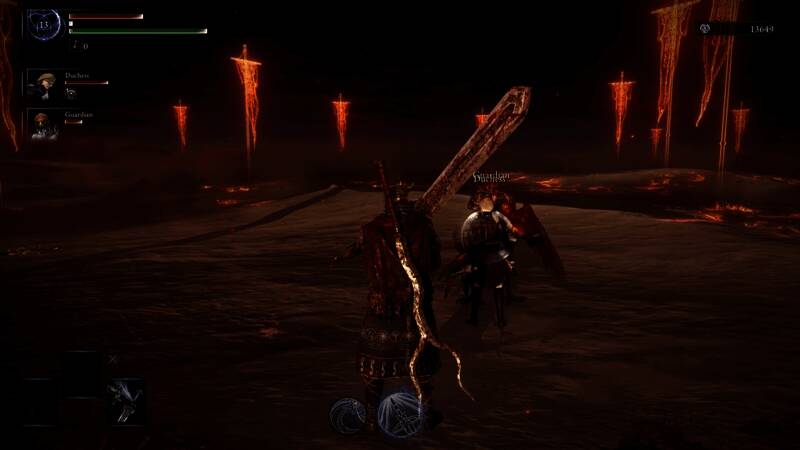Activate the larger glowing ultimate art icon
Image resolution: width=800 pixels, height=450 pixels.
pos(400,413)
